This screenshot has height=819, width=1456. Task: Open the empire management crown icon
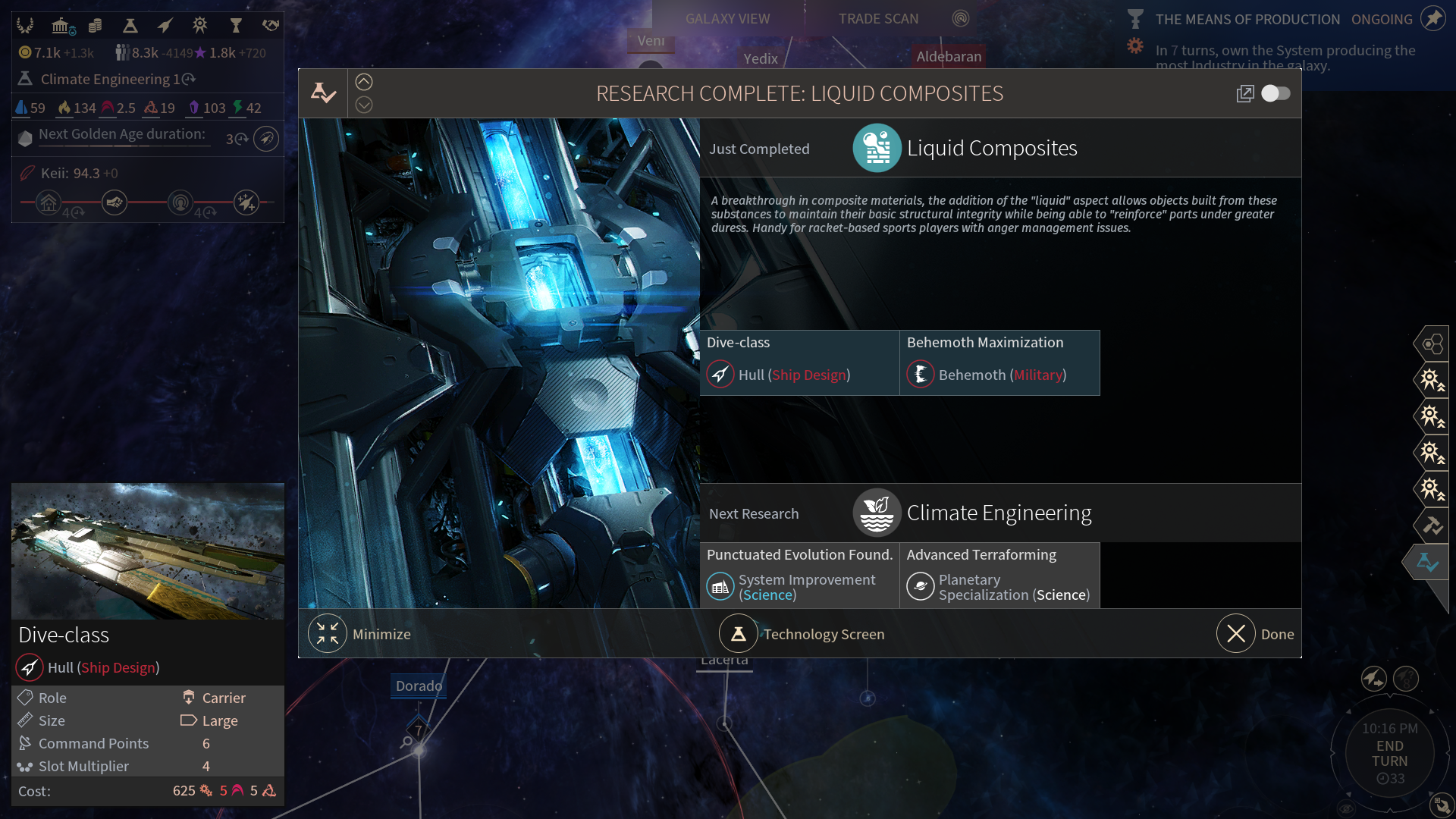click(25, 26)
